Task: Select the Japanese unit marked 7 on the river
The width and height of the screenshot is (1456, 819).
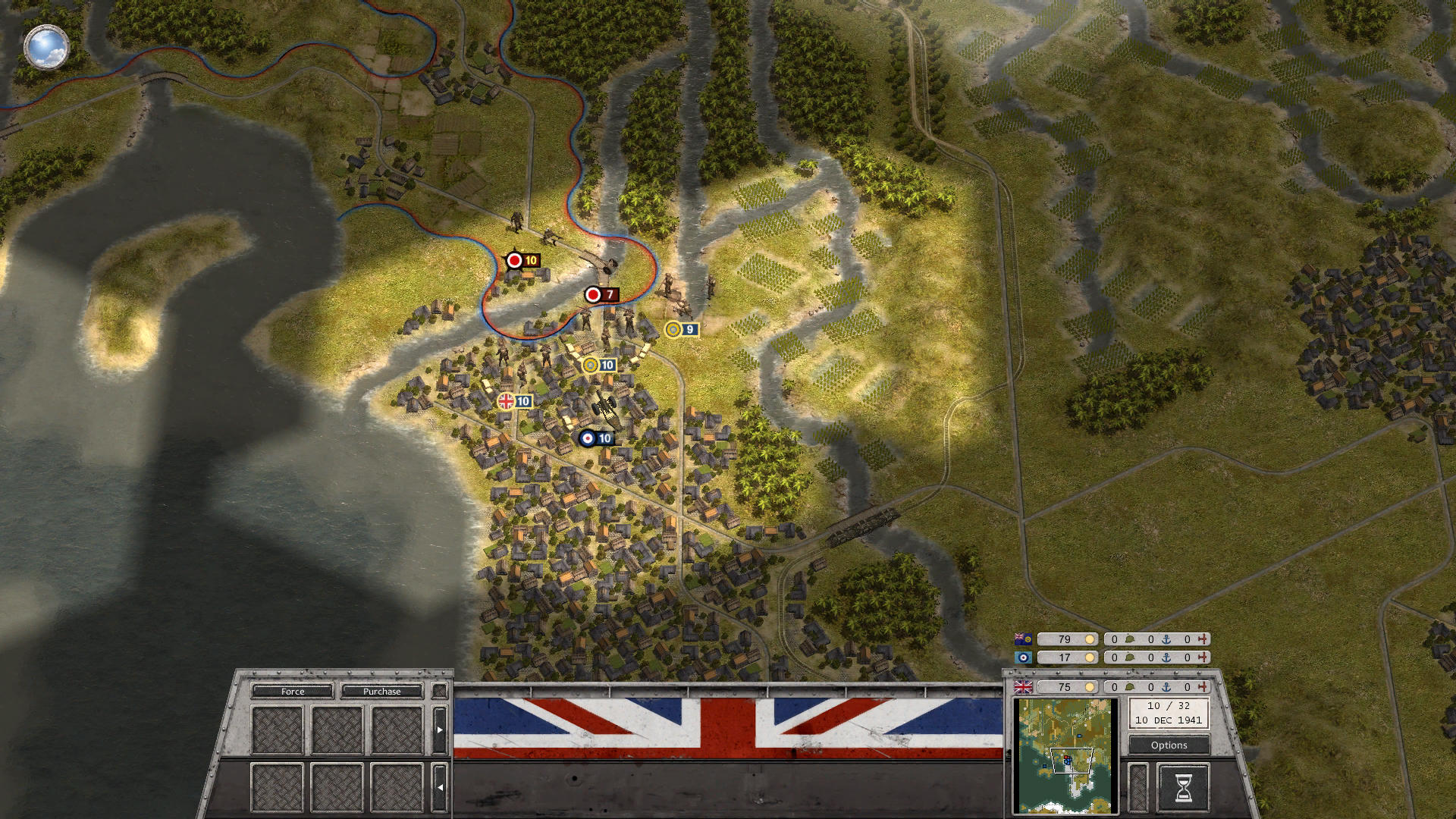Action: pos(601,295)
